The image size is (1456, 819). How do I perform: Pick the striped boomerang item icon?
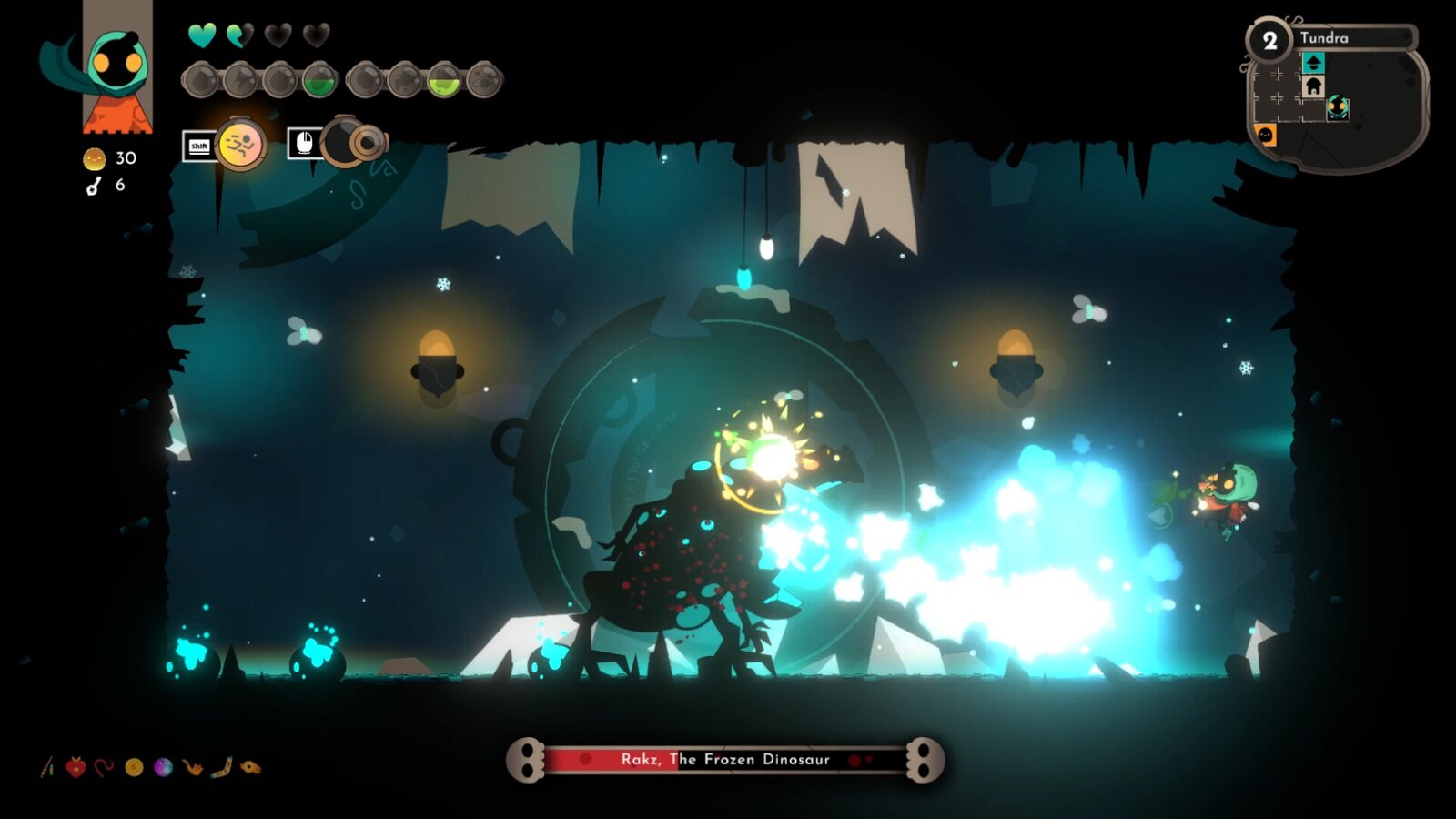(221, 768)
